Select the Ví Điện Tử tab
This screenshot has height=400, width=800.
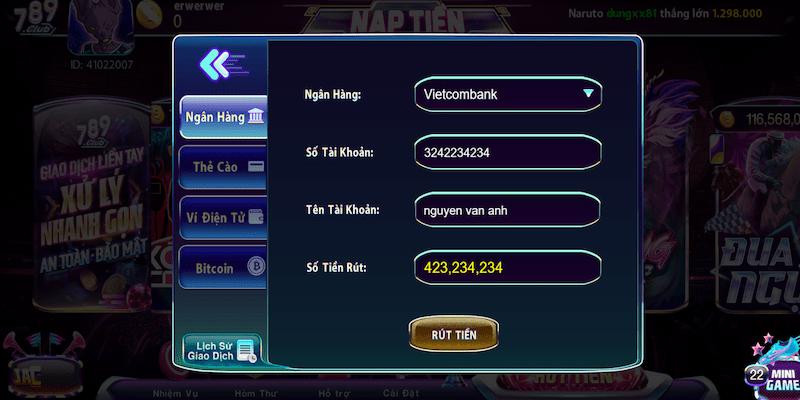[224, 217]
